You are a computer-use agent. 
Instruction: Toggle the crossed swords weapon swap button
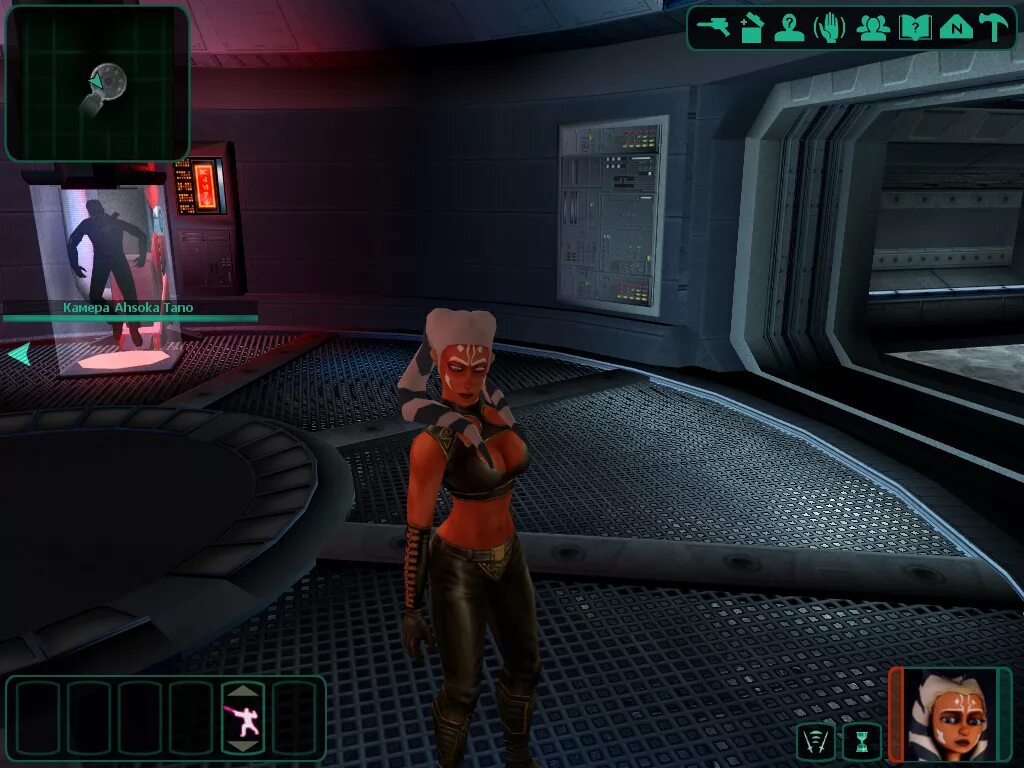[x=815, y=742]
